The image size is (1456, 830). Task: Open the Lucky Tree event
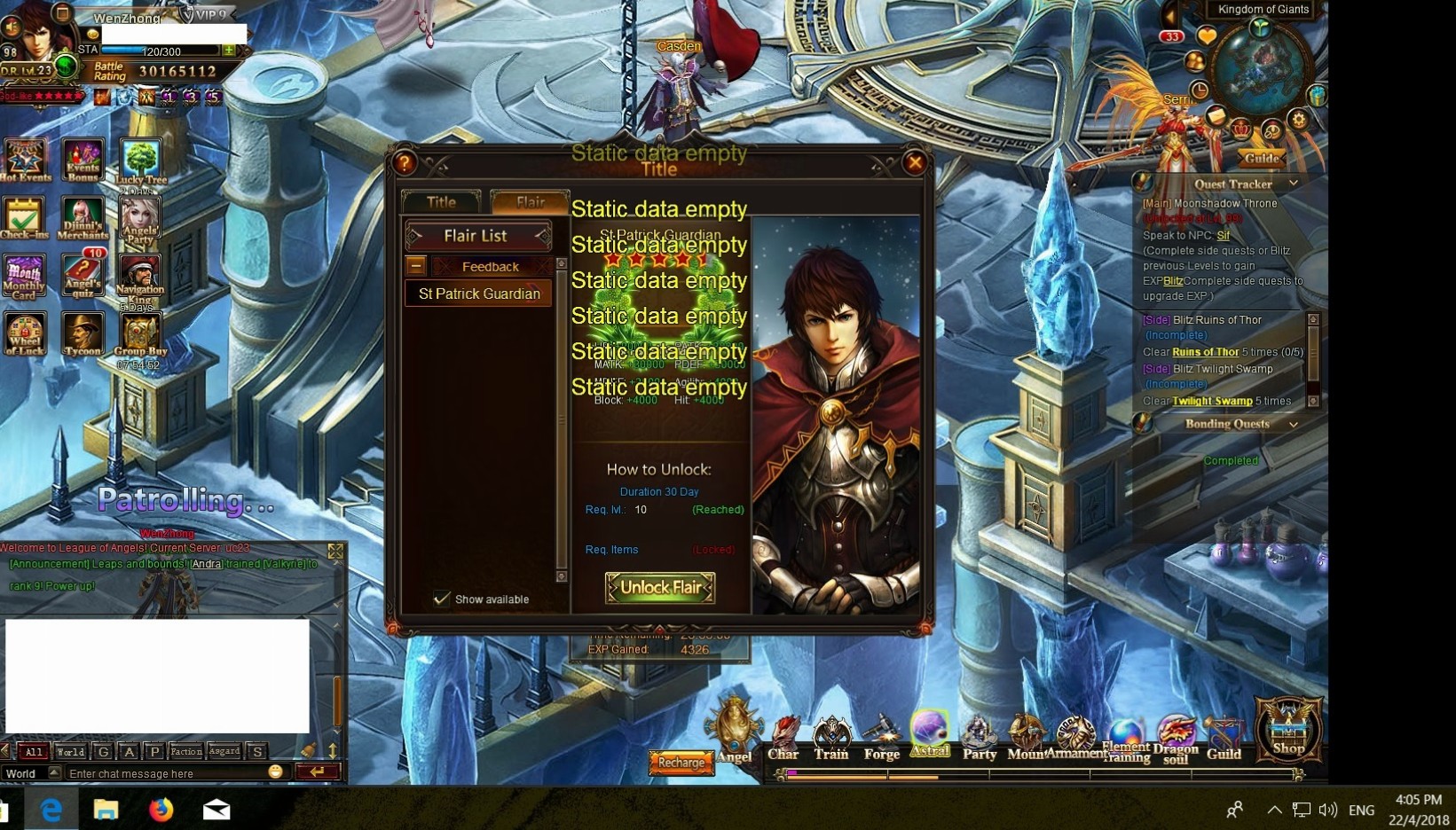pos(140,161)
